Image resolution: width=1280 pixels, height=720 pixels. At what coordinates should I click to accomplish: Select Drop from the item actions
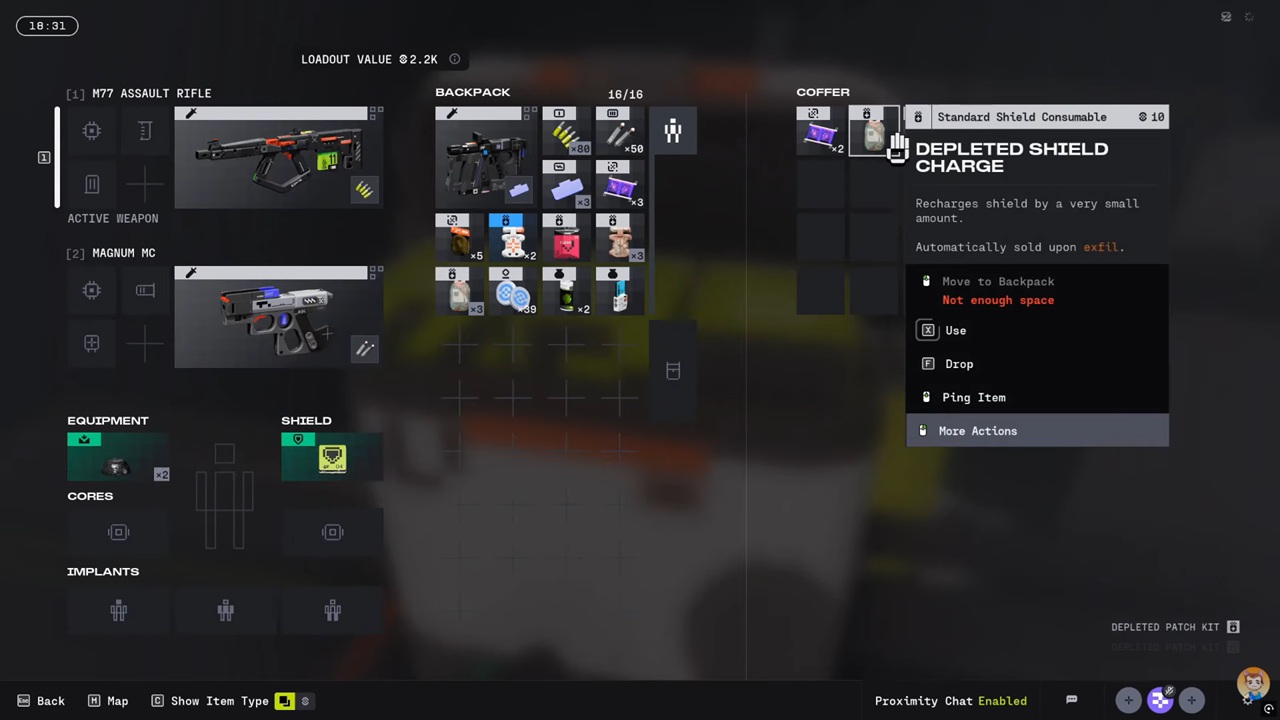point(958,364)
